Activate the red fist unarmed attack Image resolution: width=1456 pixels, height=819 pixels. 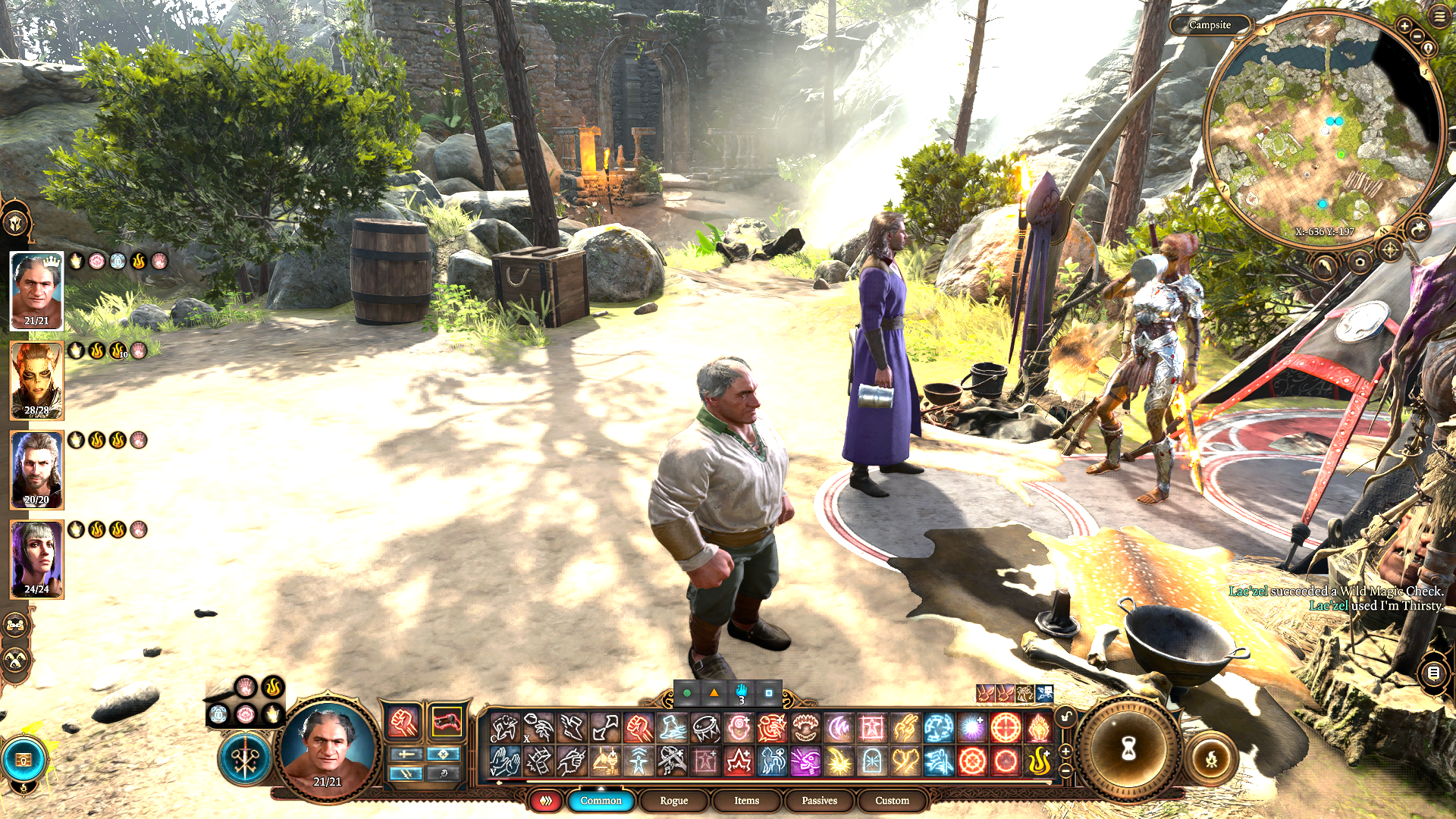click(x=403, y=721)
